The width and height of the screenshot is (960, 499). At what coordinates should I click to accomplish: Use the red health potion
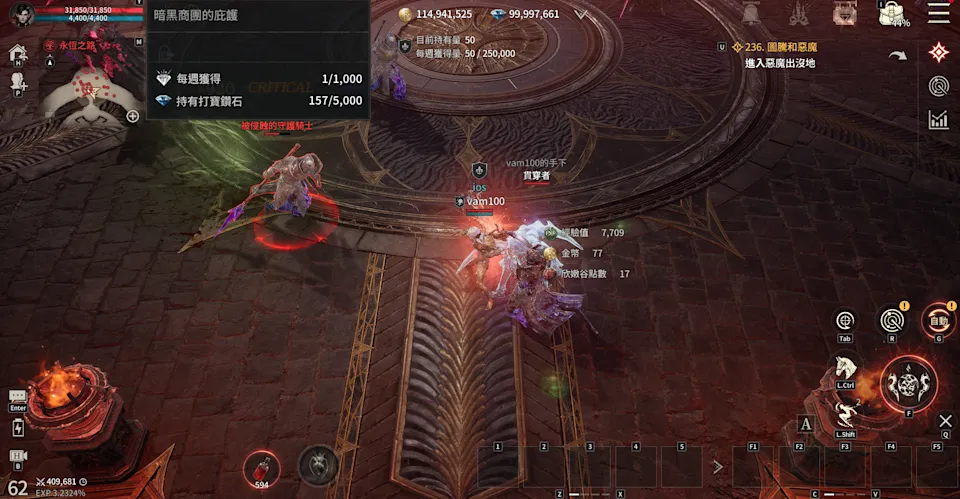click(261, 466)
